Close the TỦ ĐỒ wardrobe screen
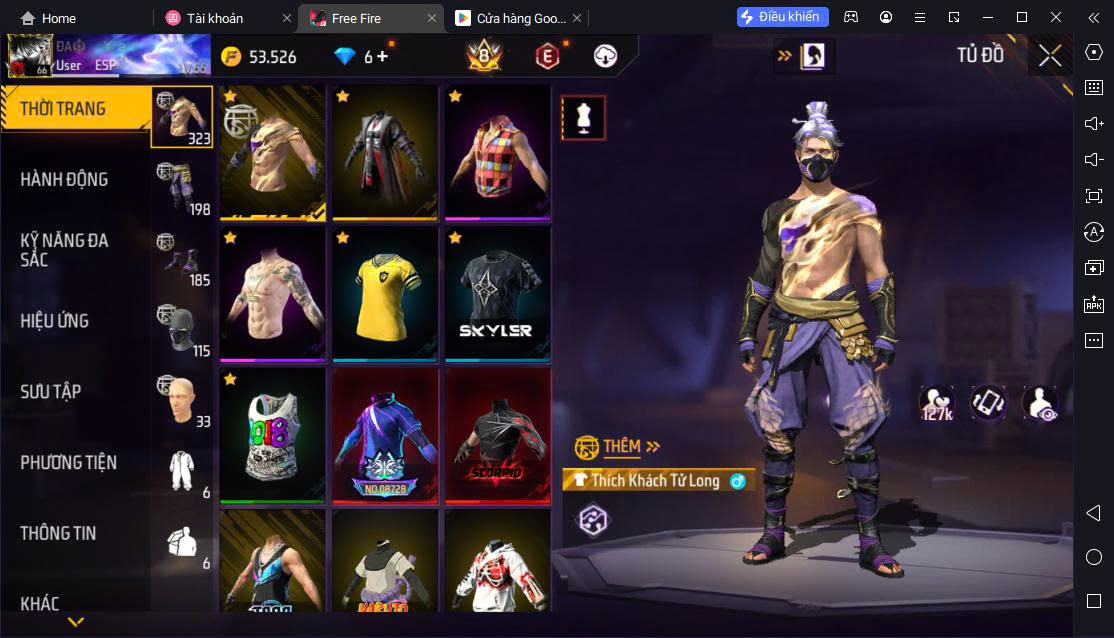 click(1049, 56)
